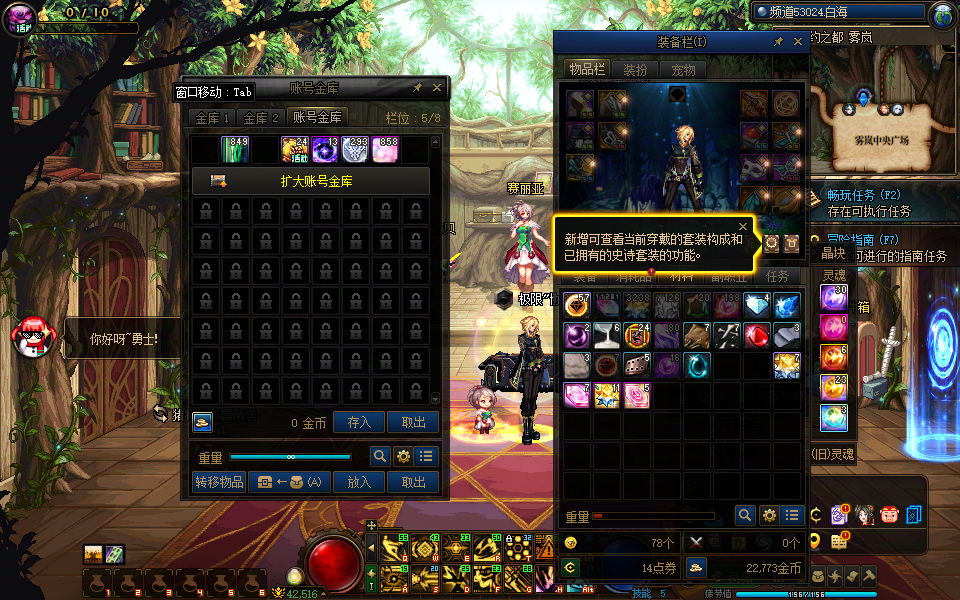Select the purple soul orb with count 30

[834, 297]
